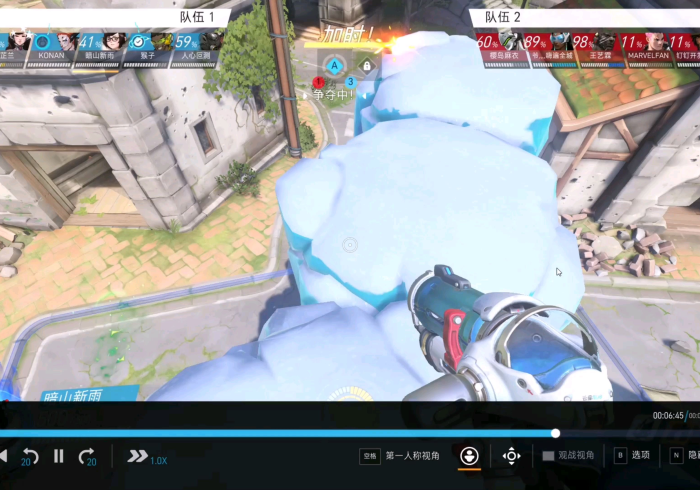Viewport: 700px width, 490px height.
Task: Skip forward 20 seconds in replay
Action: pyautogui.click(x=87, y=456)
